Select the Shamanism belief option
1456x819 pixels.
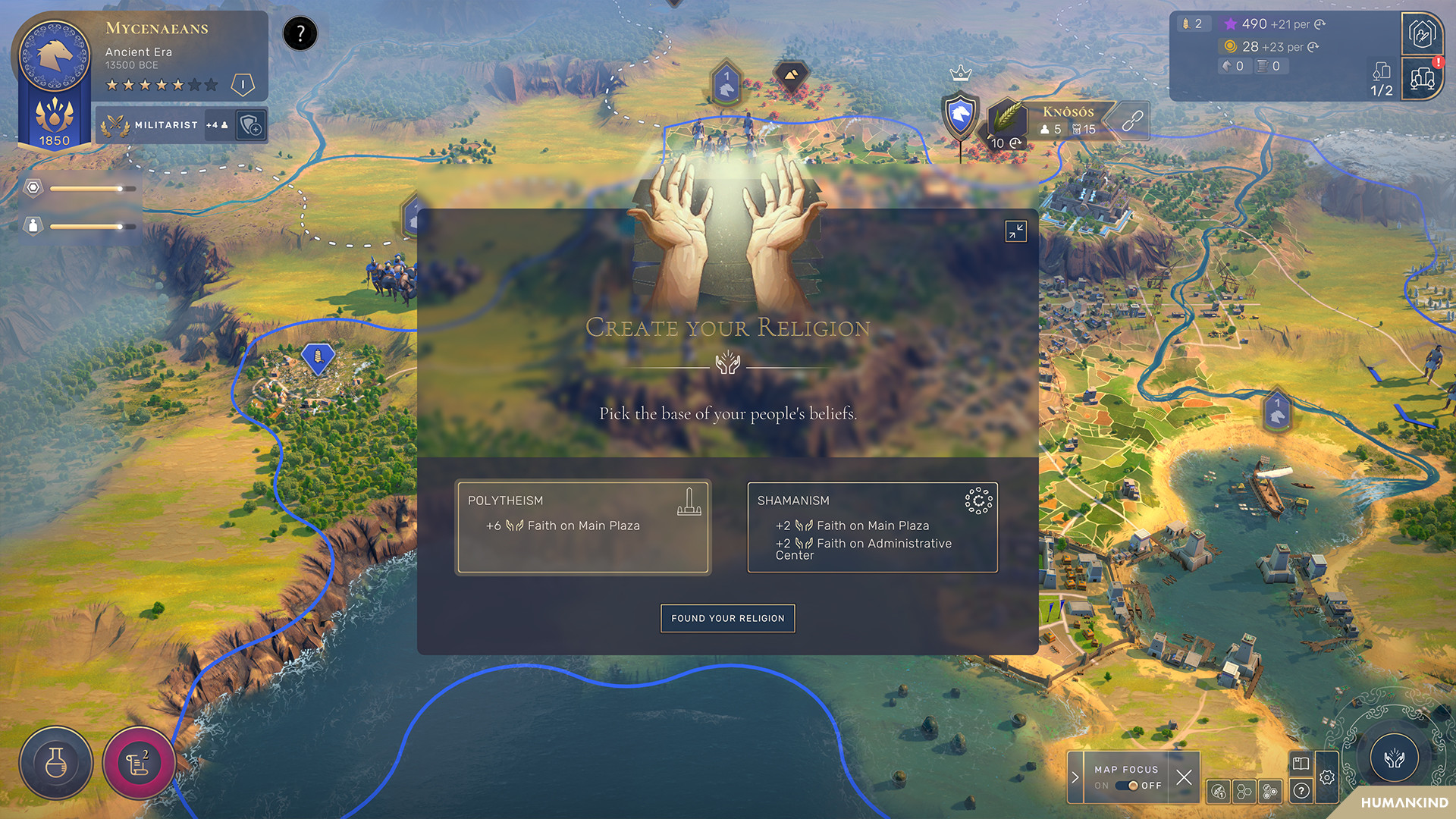[x=872, y=526]
